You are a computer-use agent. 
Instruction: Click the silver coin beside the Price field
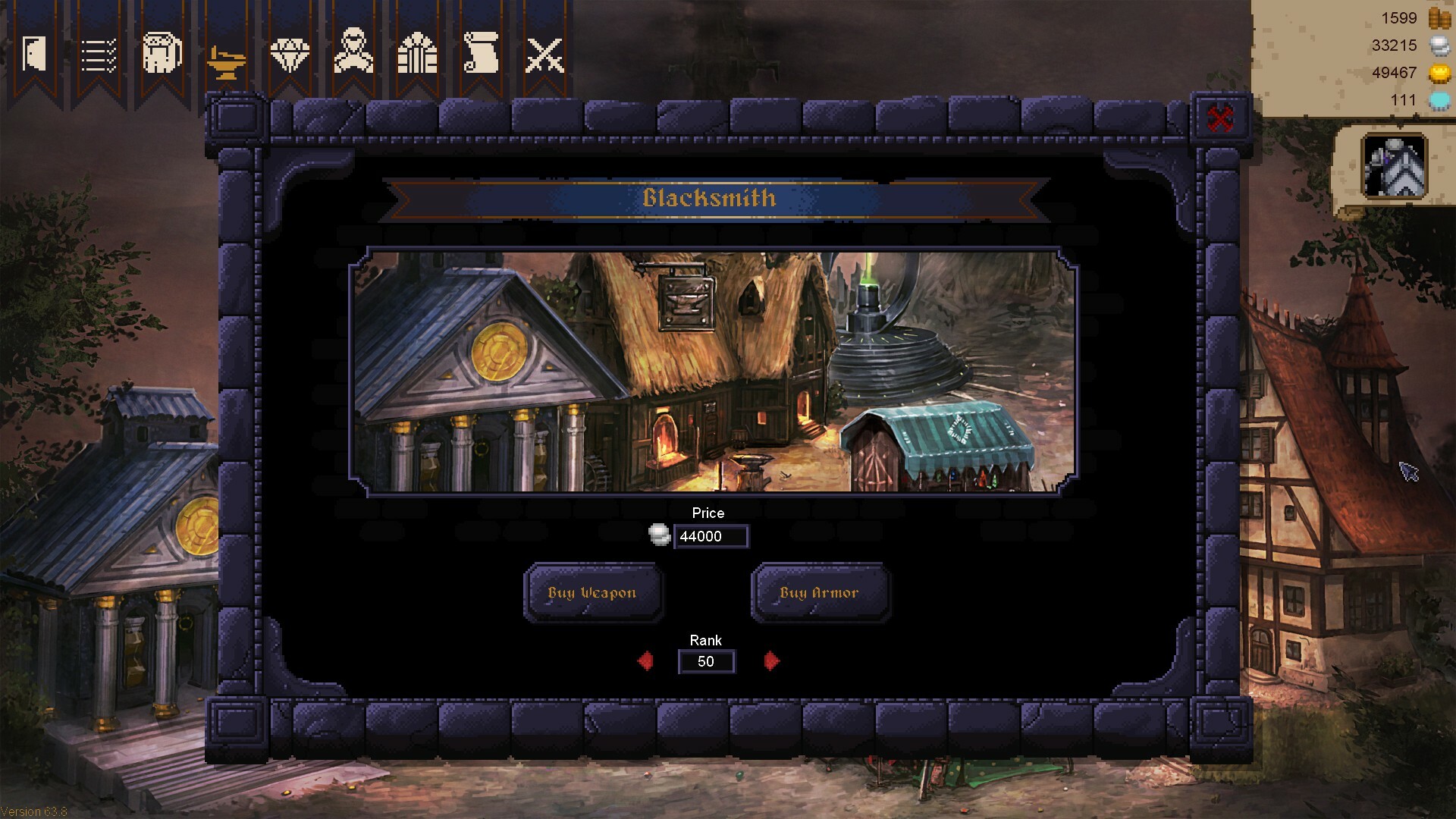[659, 536]
